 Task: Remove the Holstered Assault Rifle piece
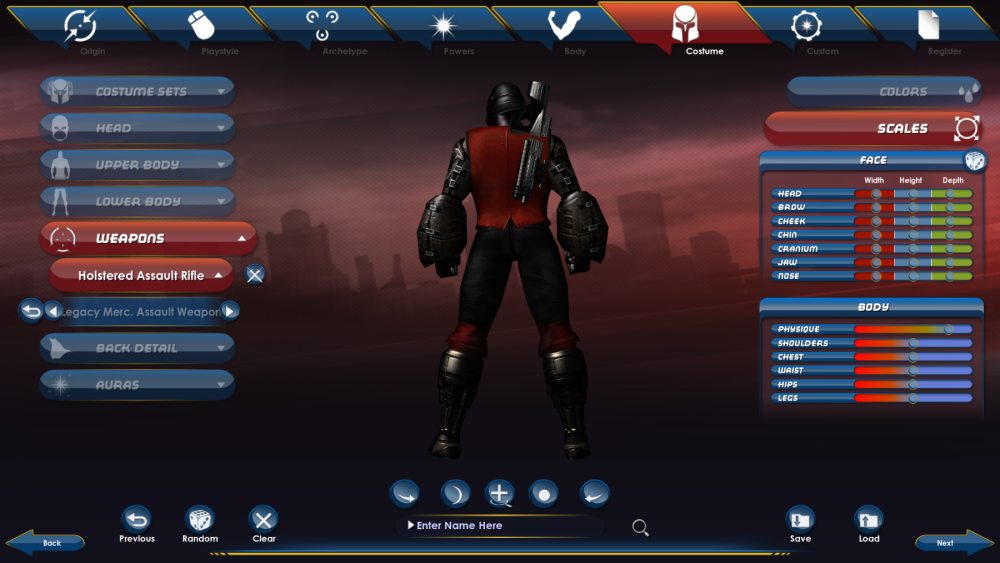pos(255,275)
